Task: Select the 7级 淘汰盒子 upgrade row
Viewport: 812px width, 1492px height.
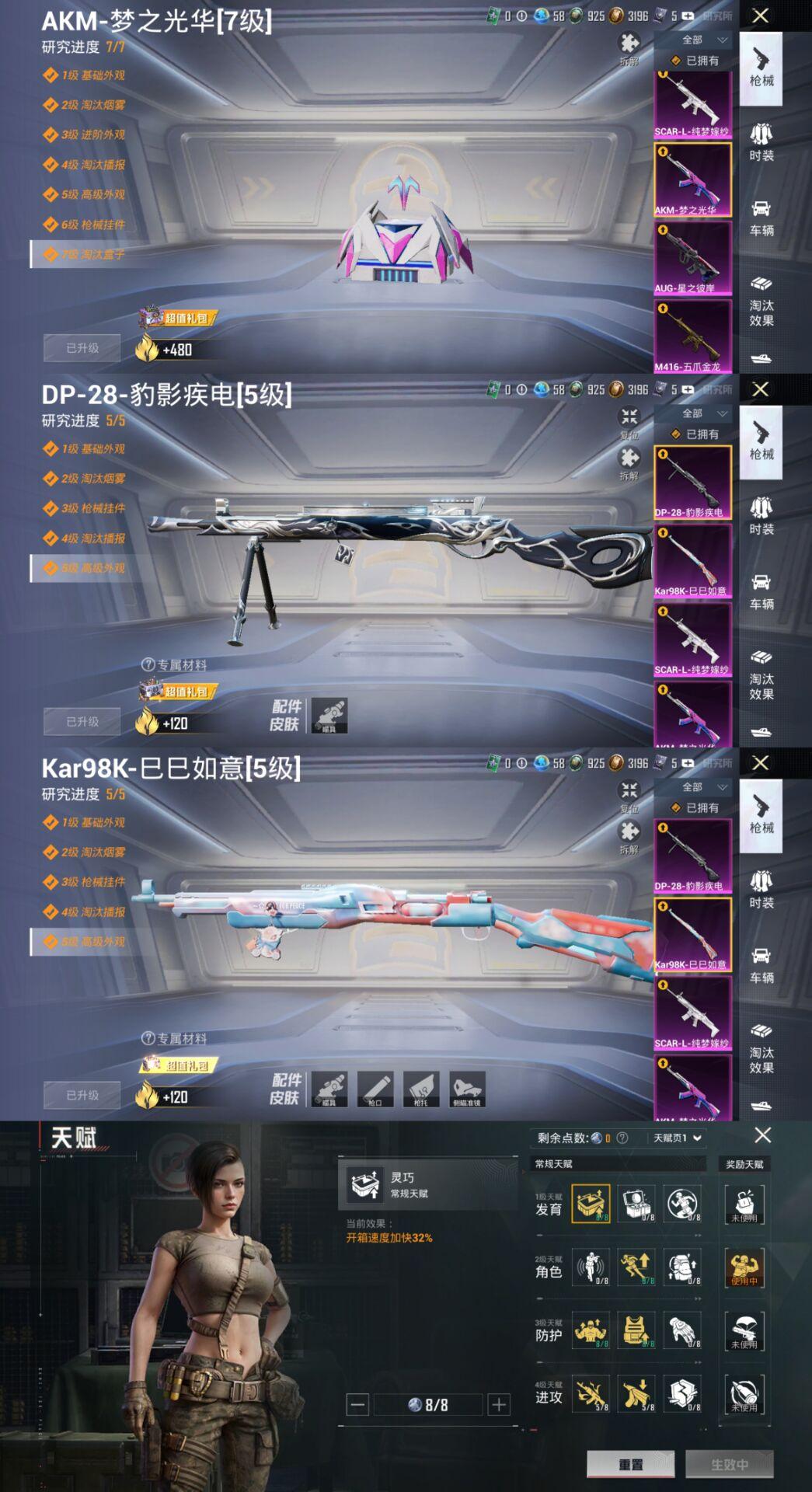Action: point(93,254)
